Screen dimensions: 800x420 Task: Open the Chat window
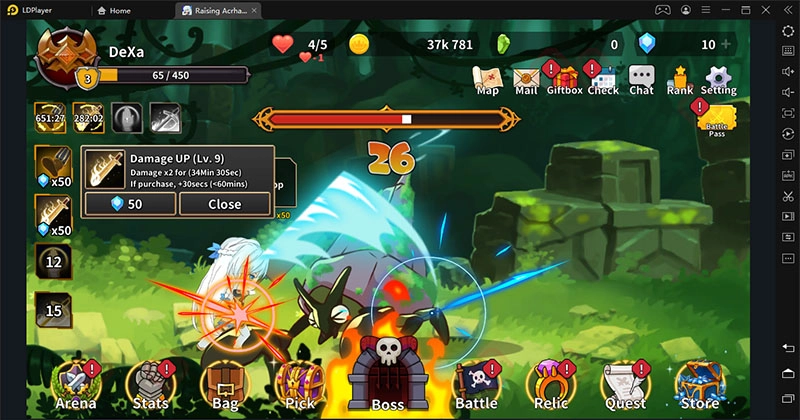pyautogui.click(x=641, y=78)
